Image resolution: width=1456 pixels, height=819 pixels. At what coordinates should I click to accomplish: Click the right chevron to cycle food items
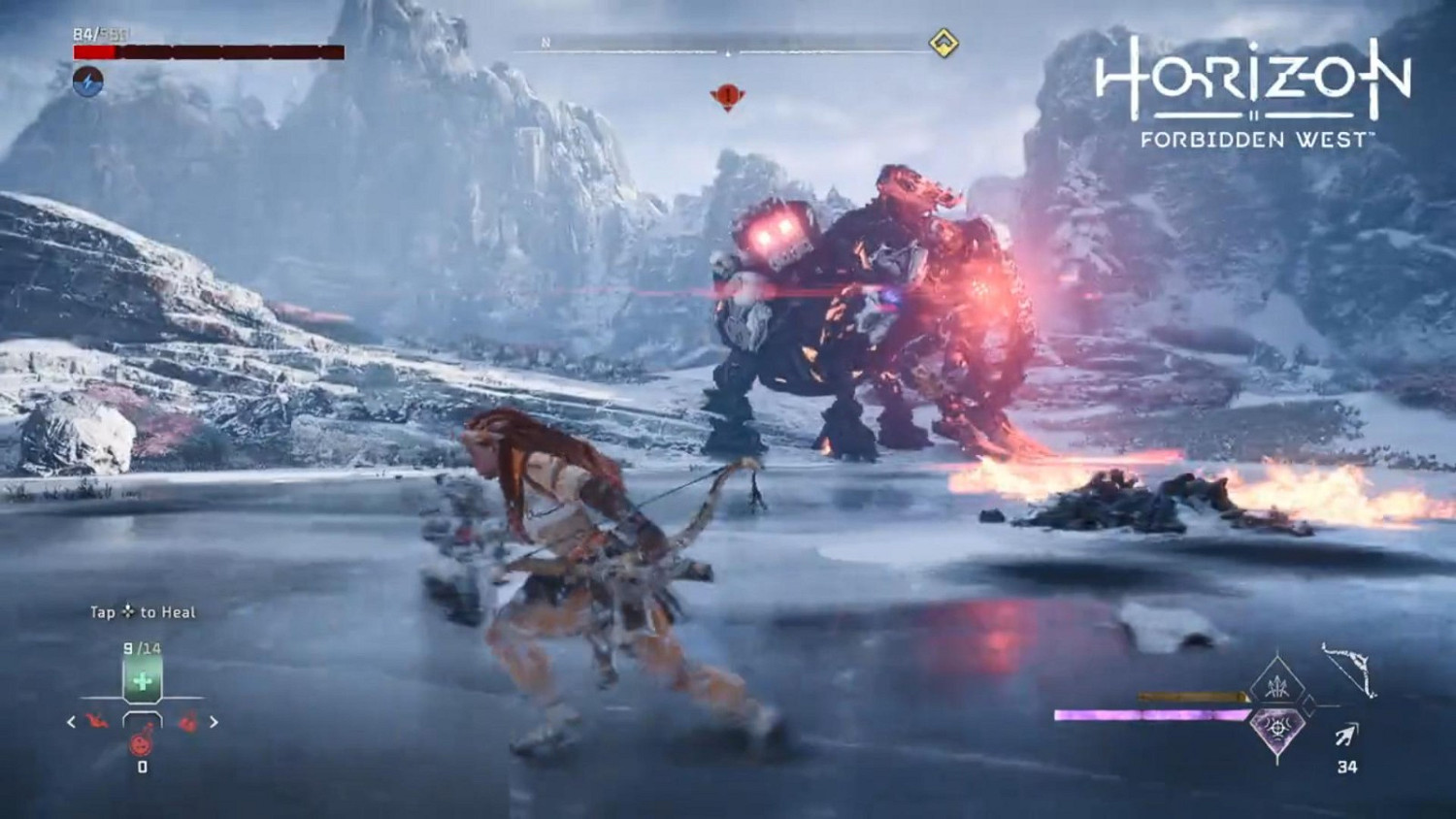(x=215, y=722)
